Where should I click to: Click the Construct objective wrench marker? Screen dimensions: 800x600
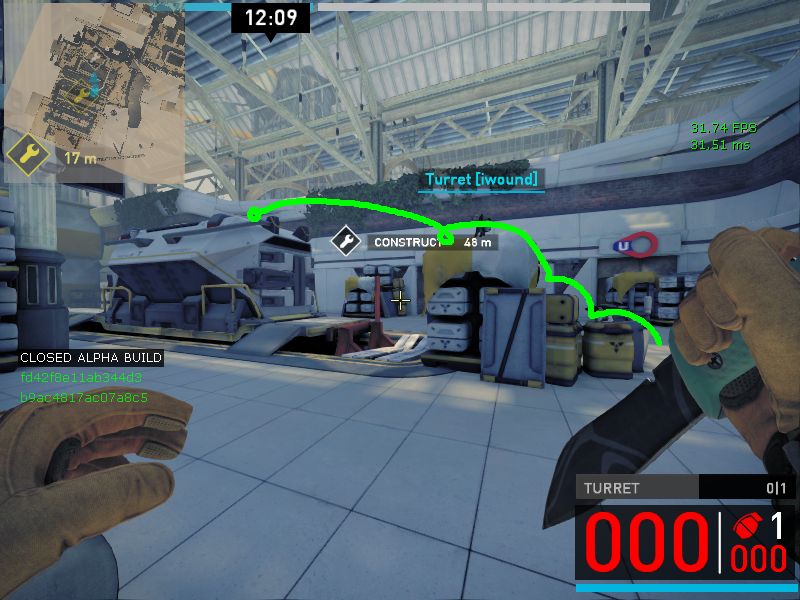pos(347,241)
